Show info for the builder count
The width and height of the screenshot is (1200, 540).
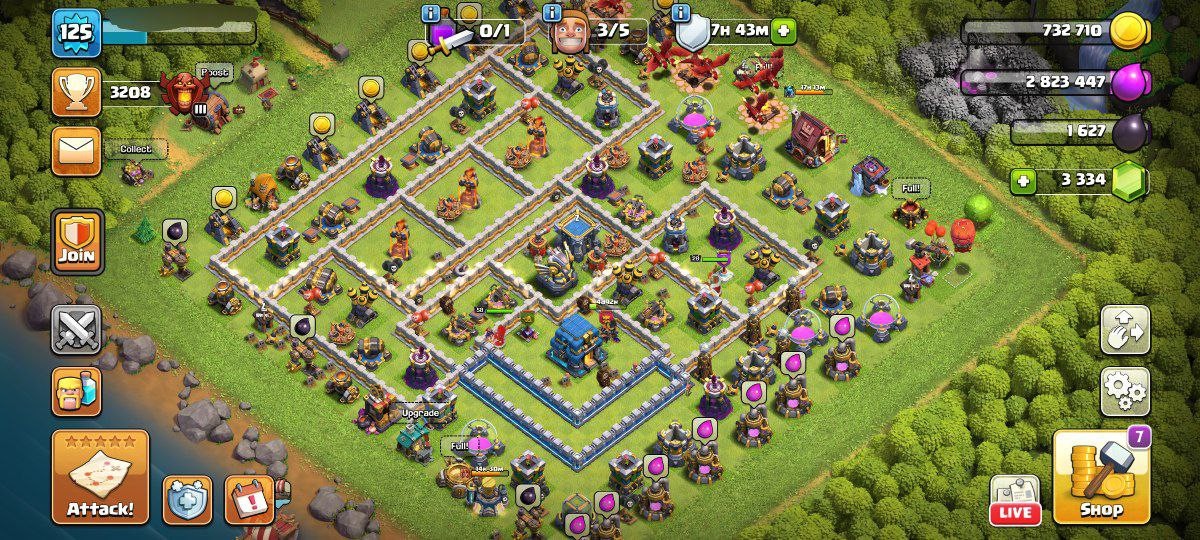tap(551, 13)
